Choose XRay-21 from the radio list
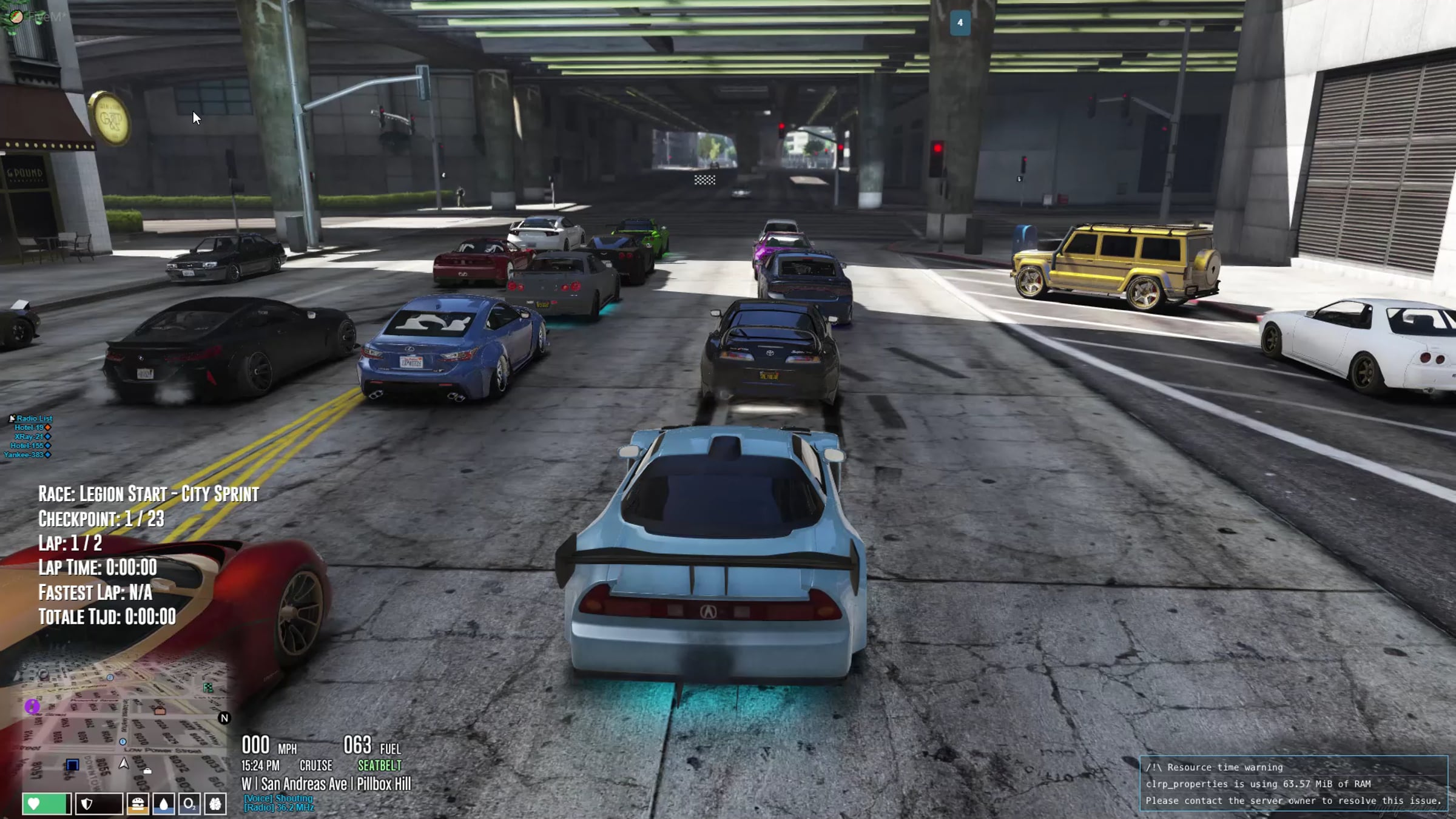Screen dimensions: 1456x819 coord(30,437)
